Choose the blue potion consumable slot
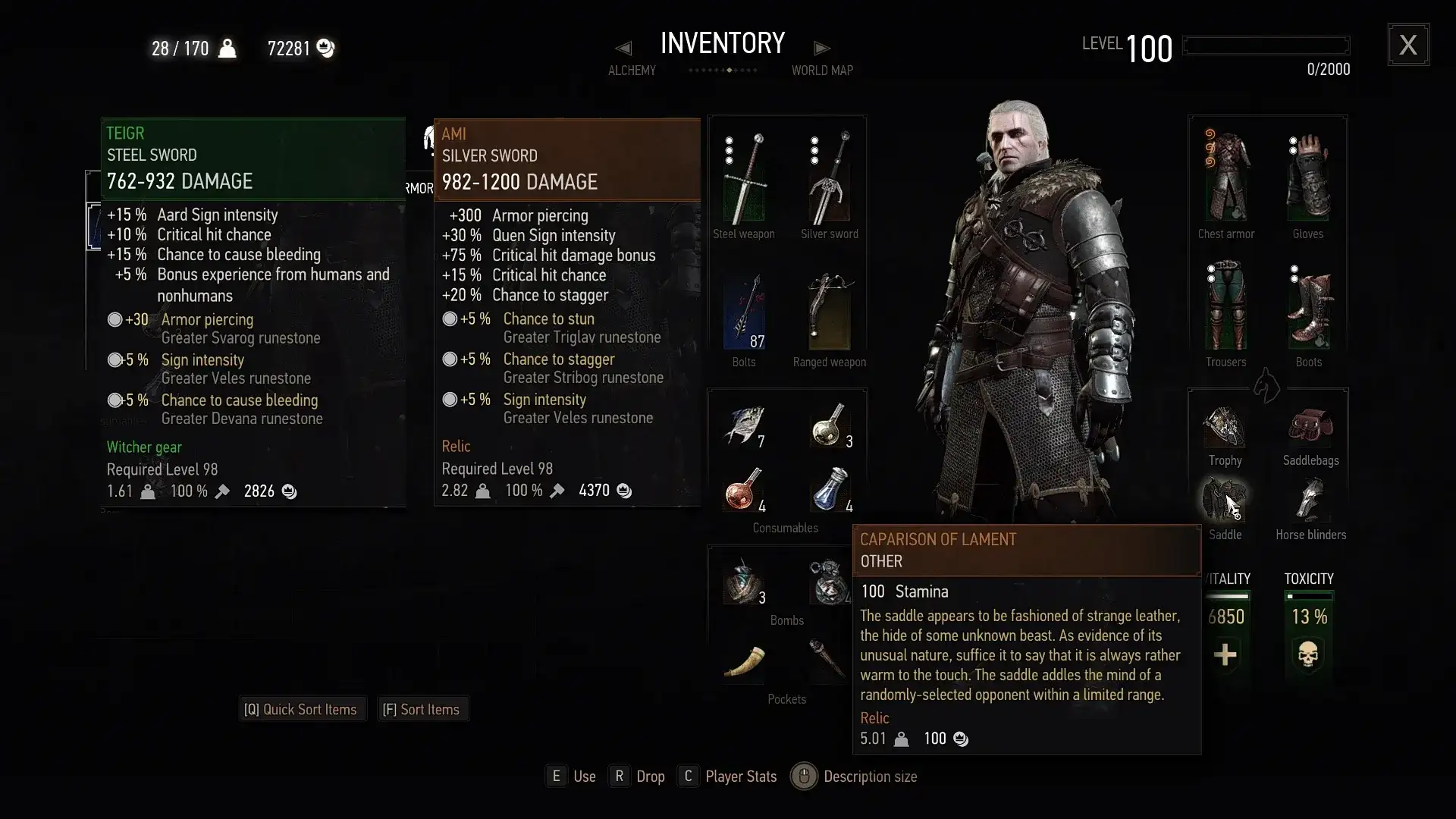The image size is (1456, 819). point(830,490)
